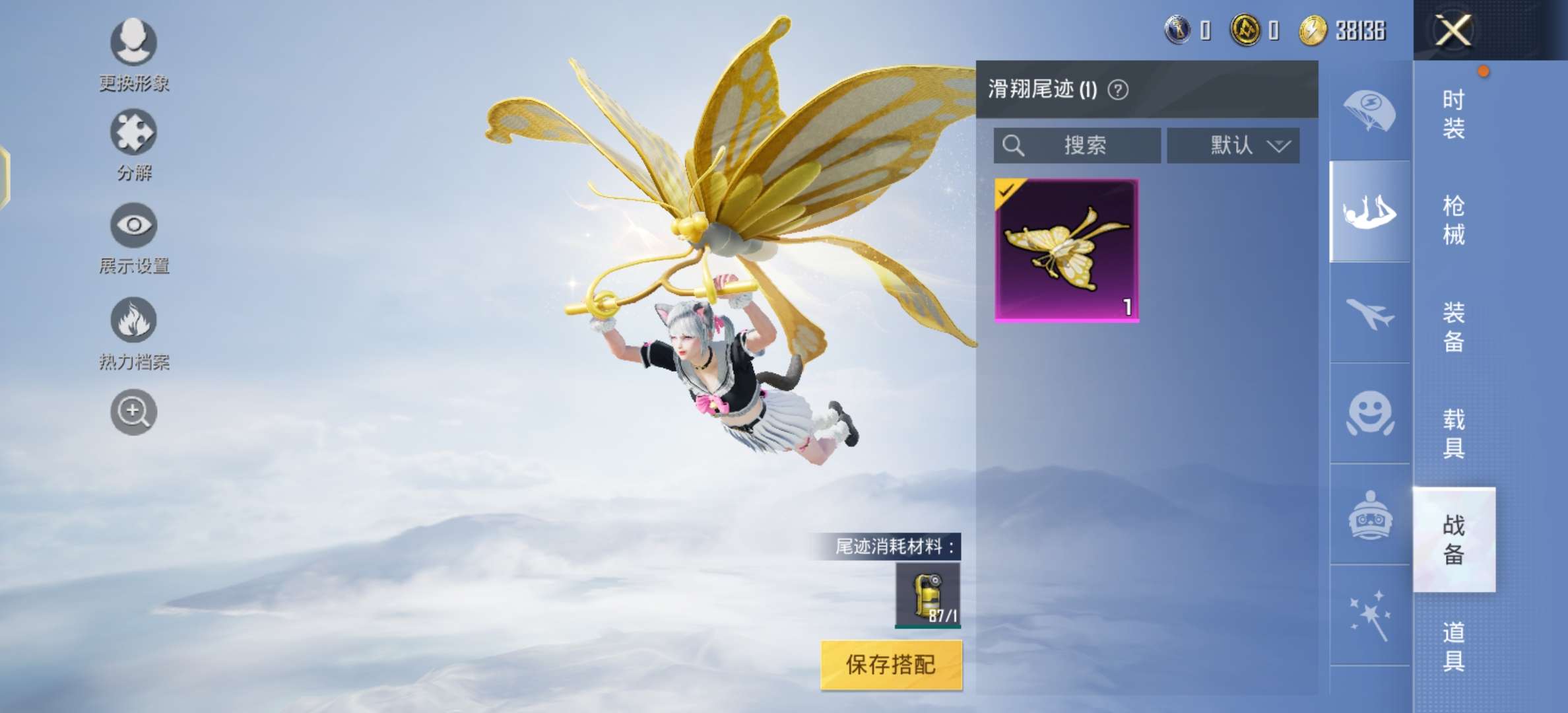Open the 默认 sorting dropdown
Image resolution: width=1568 pixels, height=713 pixels.
(x=1233, y=145)
